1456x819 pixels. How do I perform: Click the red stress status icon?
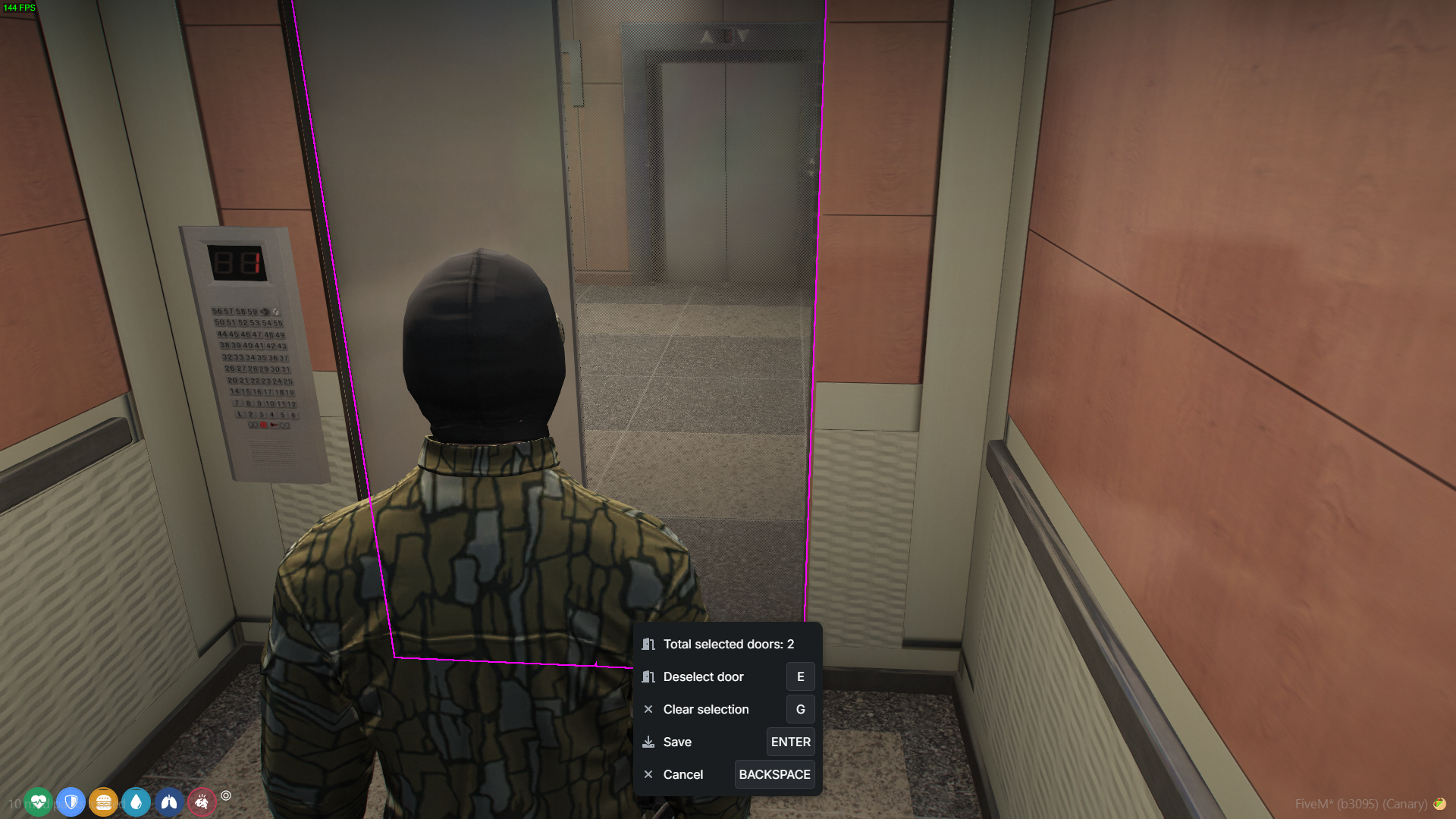pyautogui.click(x=202, y=802)
